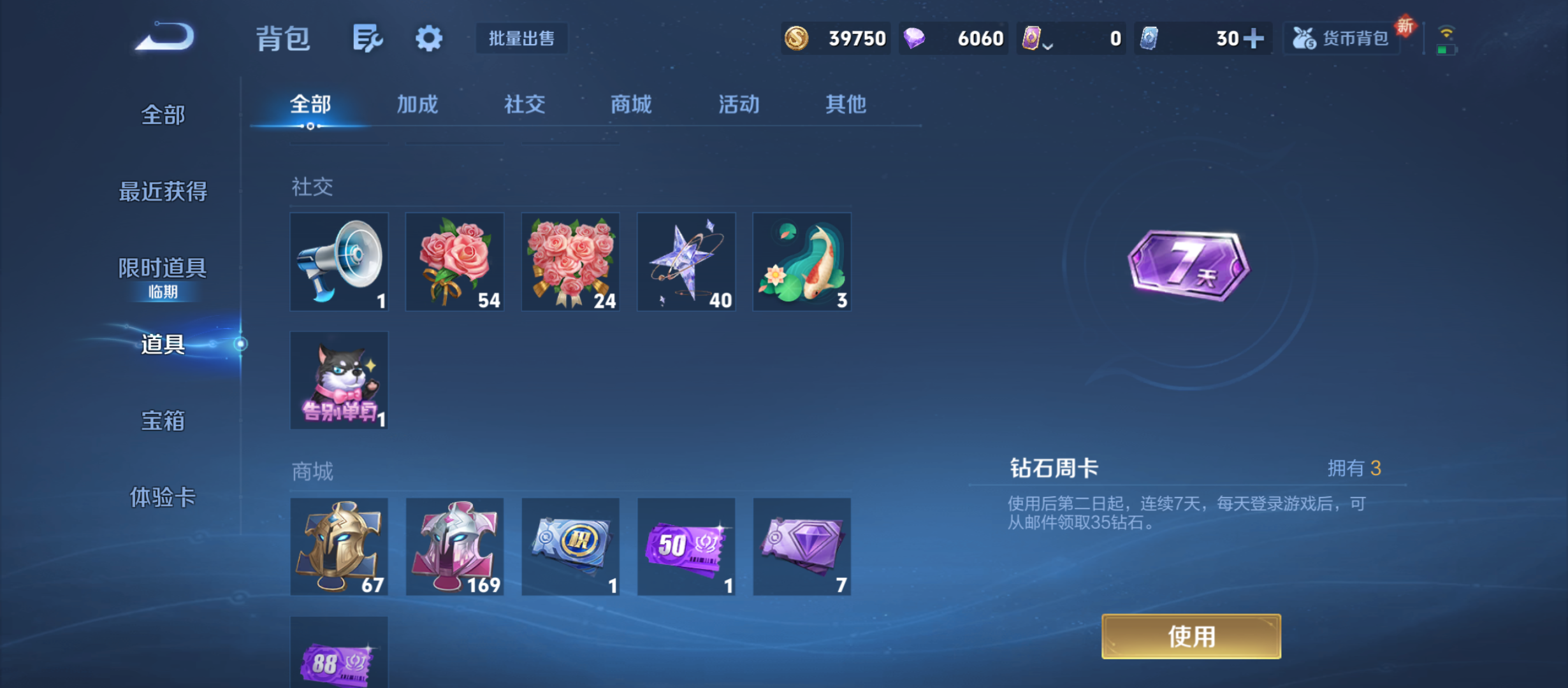1568x688 pixels.
Task: Select the heart-shaped rose bouquet item
Action: click(x=570, y=261)
